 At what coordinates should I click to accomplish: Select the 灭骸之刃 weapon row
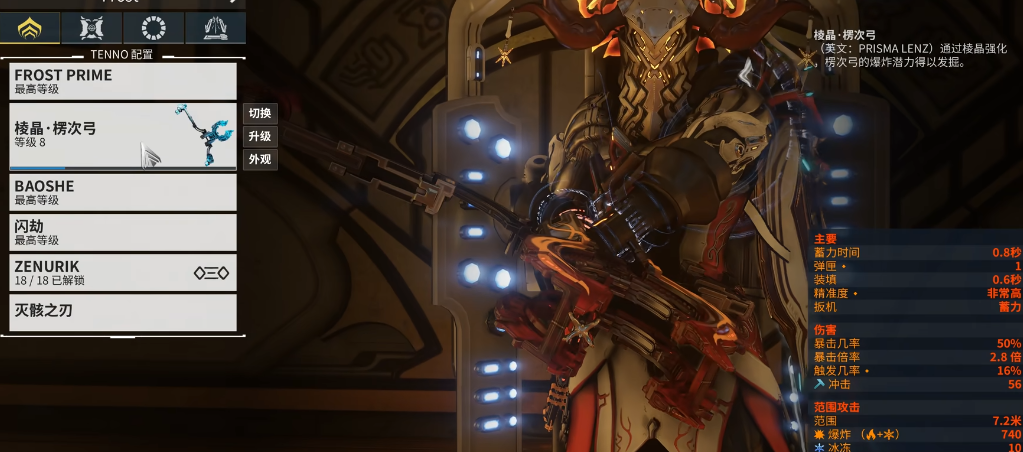123,312
